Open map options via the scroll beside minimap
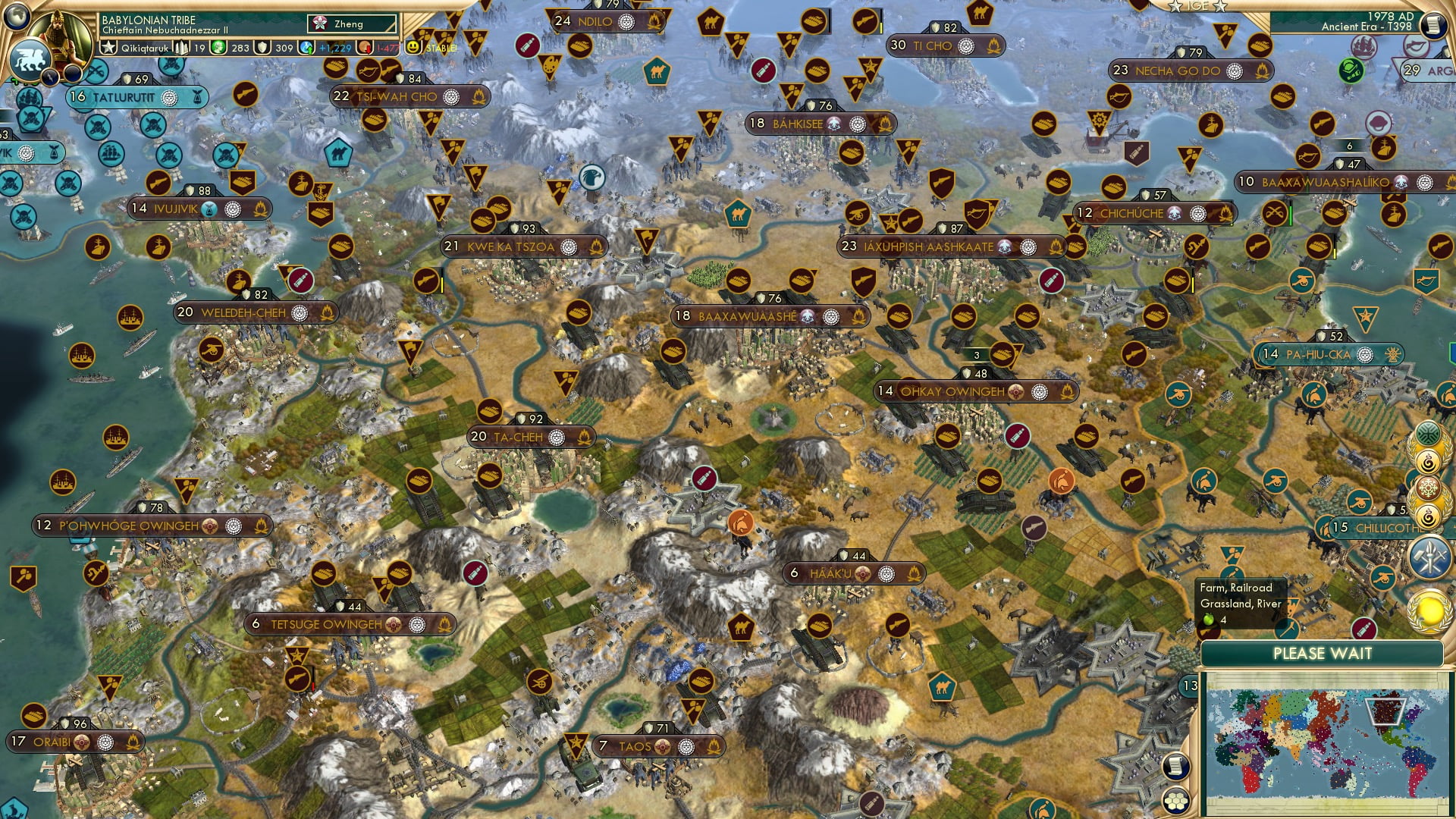1456x819 pixels. [x=1176, y=768]
